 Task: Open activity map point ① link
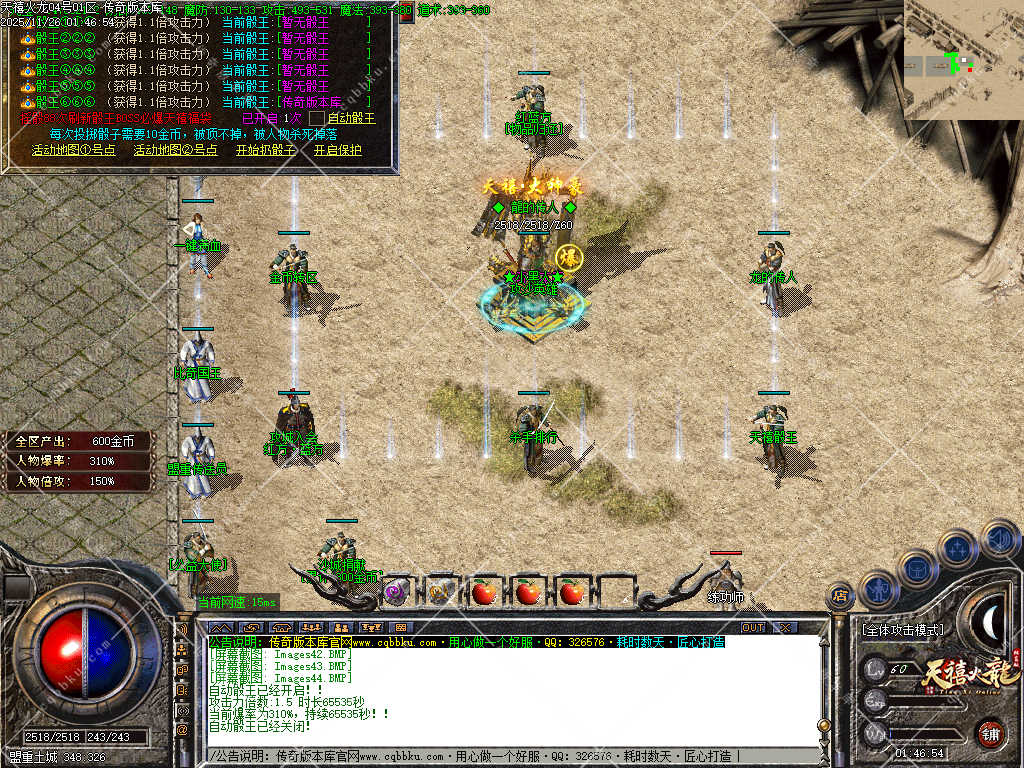click(x=73, y=150)
